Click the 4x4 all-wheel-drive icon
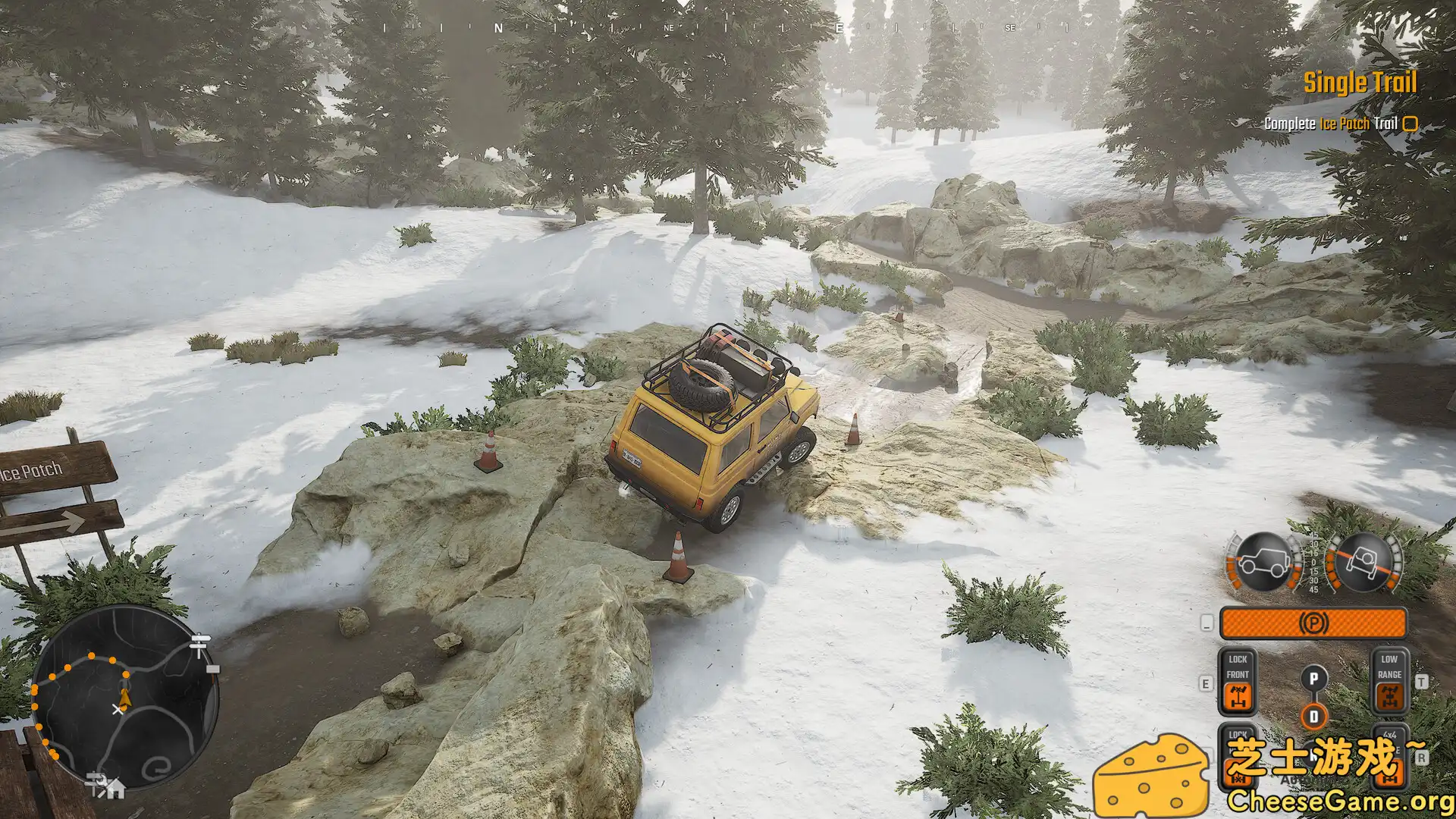Screen dimensions: 1456x819 [1390, 773]
